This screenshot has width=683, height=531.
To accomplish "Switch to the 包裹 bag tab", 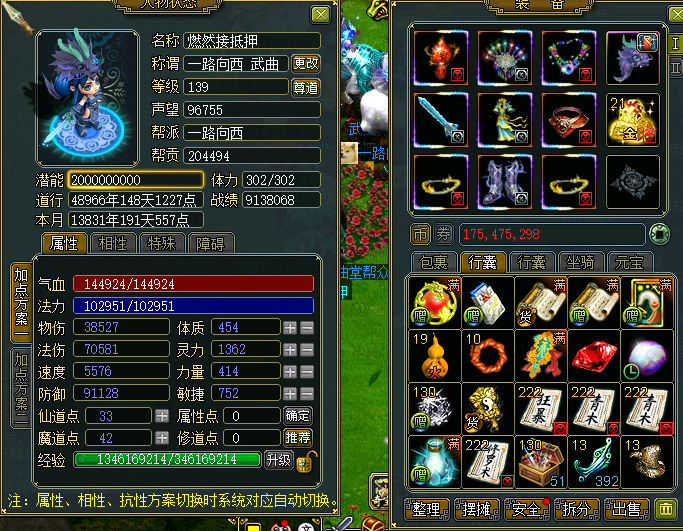I will coord(433,263).
